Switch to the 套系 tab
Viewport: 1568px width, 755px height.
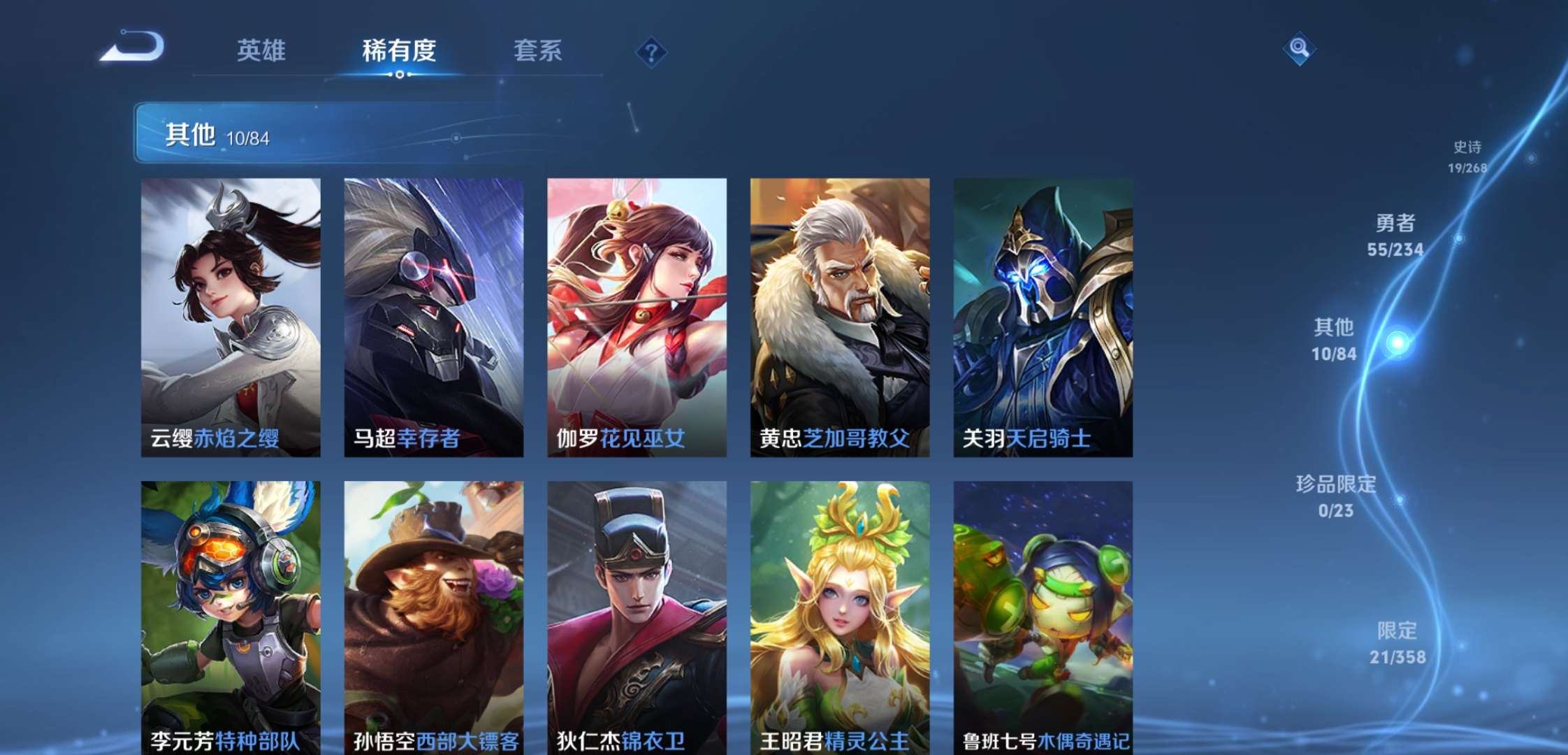coord(538,51)
